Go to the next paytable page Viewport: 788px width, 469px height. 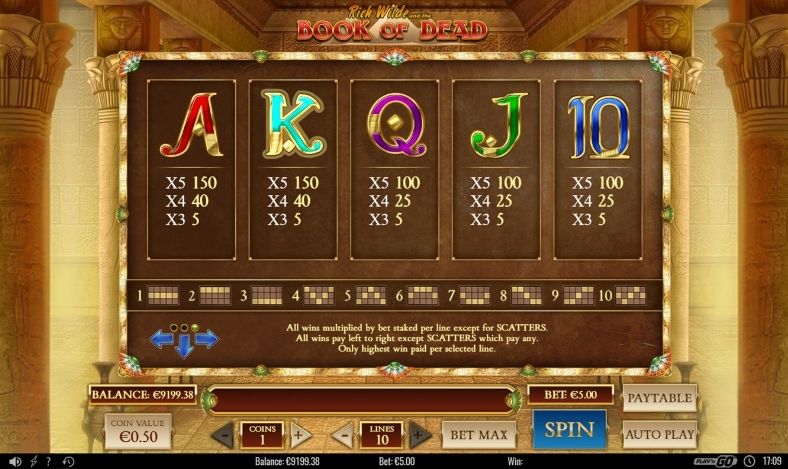(x=206, y=340)
